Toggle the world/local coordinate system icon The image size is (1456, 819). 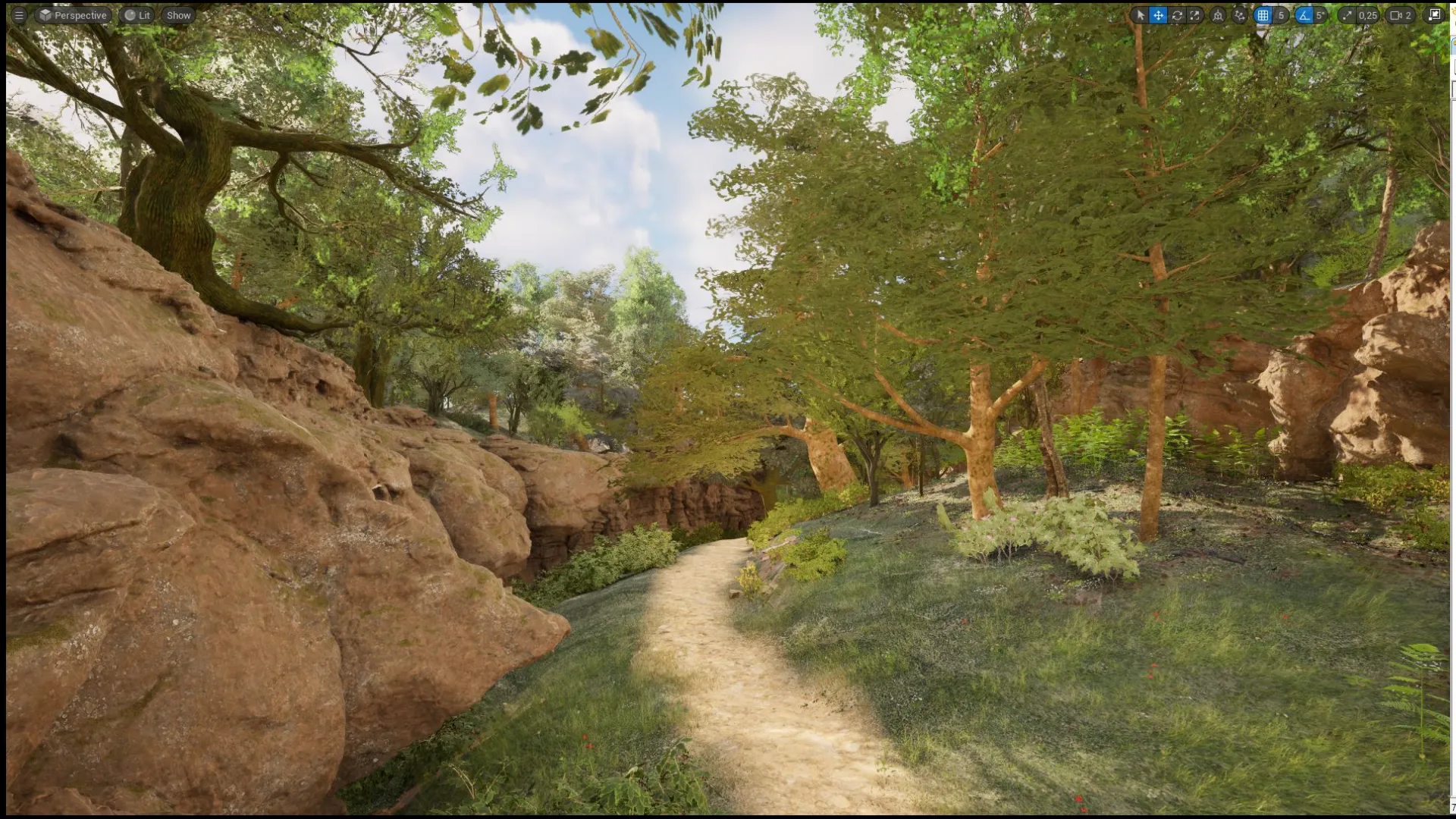[x=1218, y=15]
